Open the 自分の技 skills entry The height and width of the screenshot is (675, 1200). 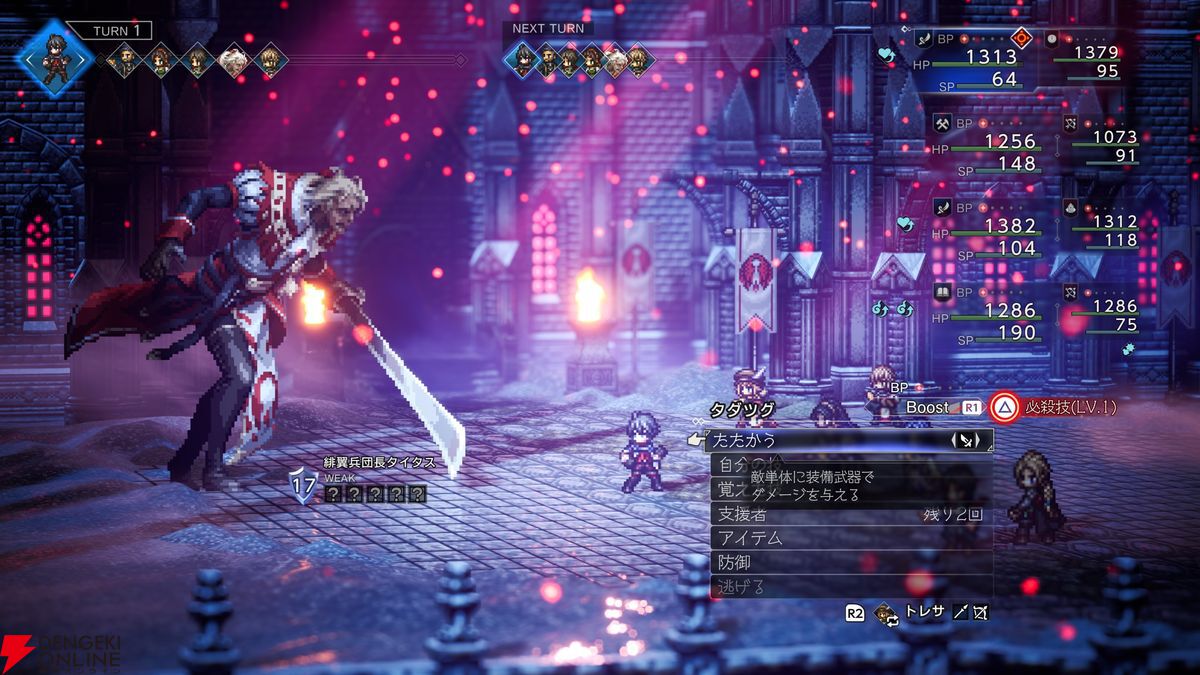pyautogui.click(x=742, y=465)
